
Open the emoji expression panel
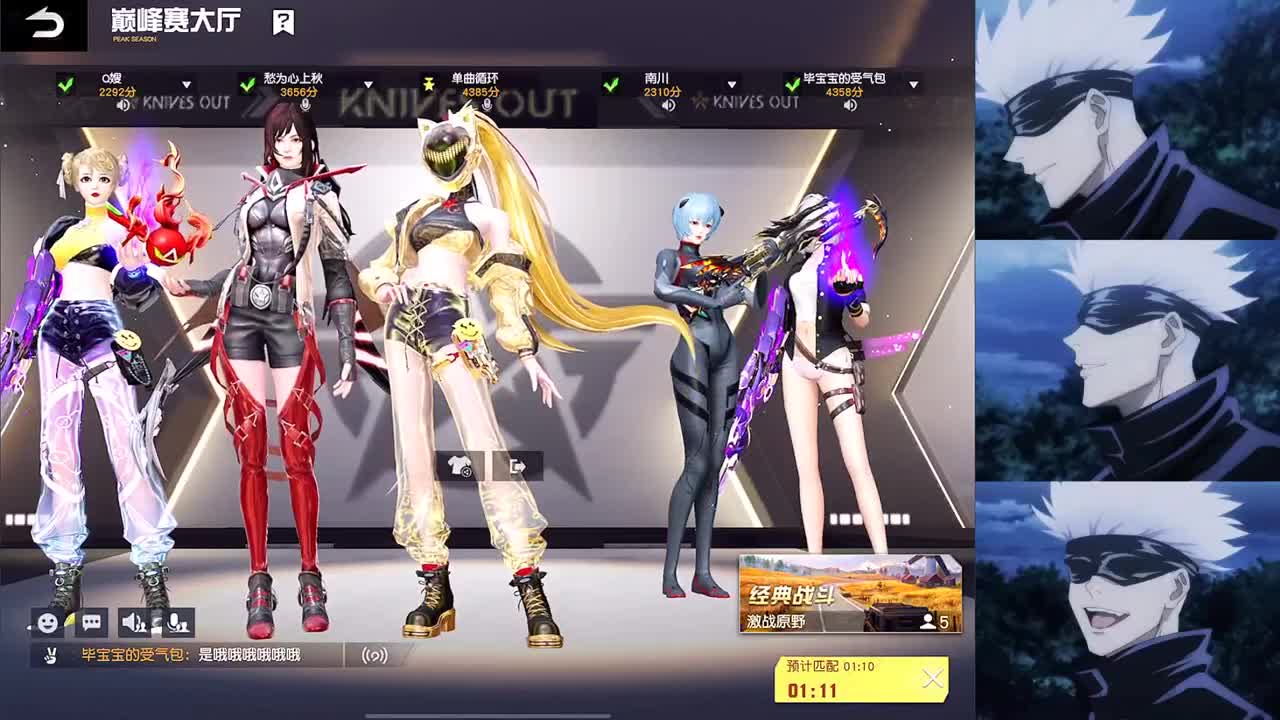47,623
